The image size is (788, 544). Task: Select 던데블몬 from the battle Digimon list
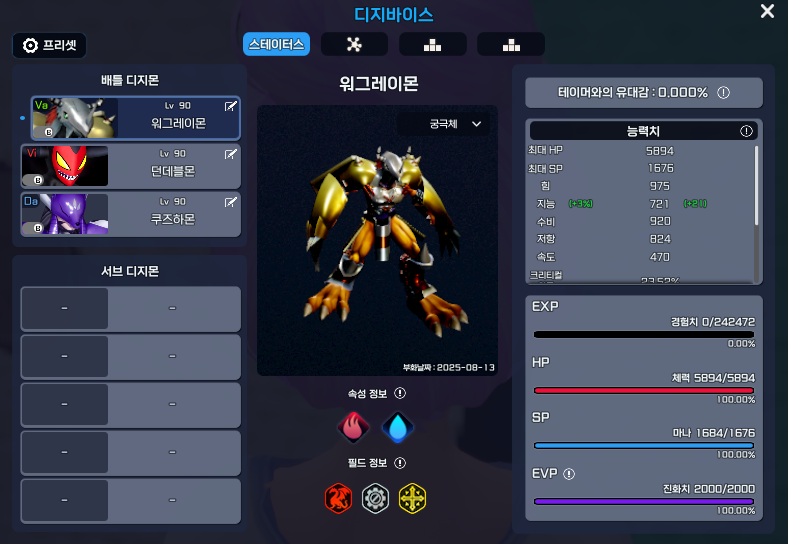click(x=135, y=166)
